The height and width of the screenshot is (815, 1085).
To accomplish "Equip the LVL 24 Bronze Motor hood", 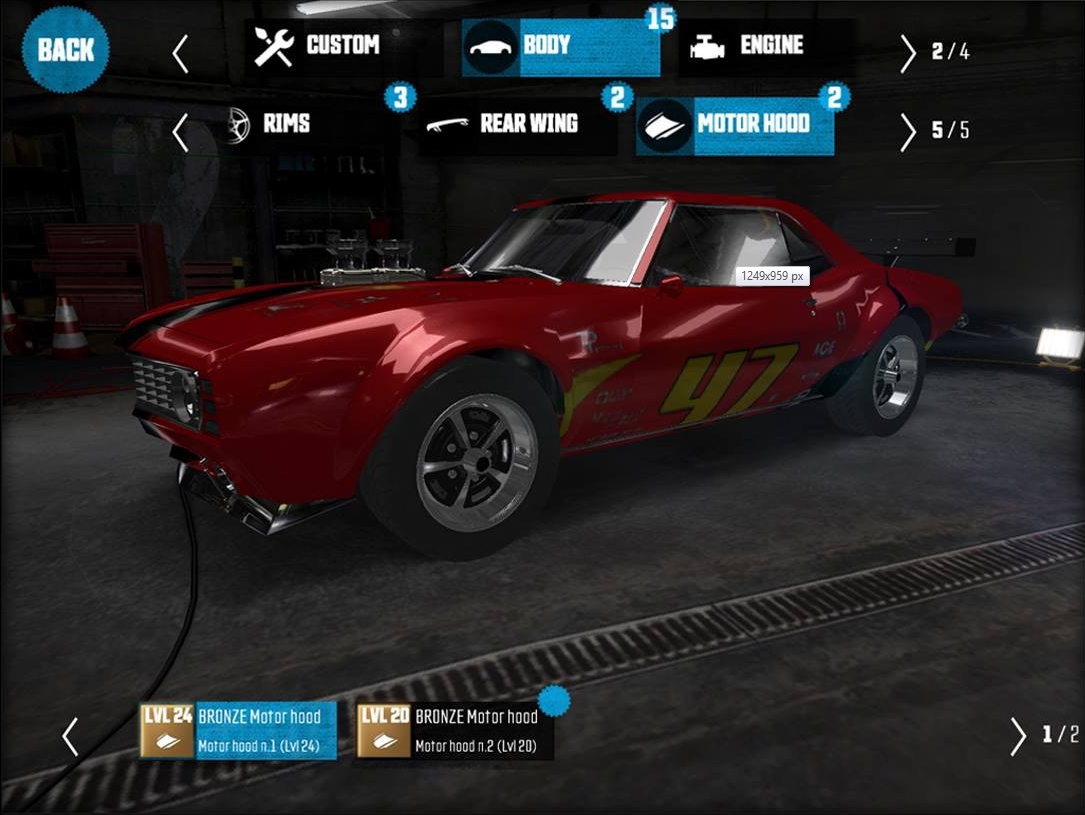I will tap(238, 731).
